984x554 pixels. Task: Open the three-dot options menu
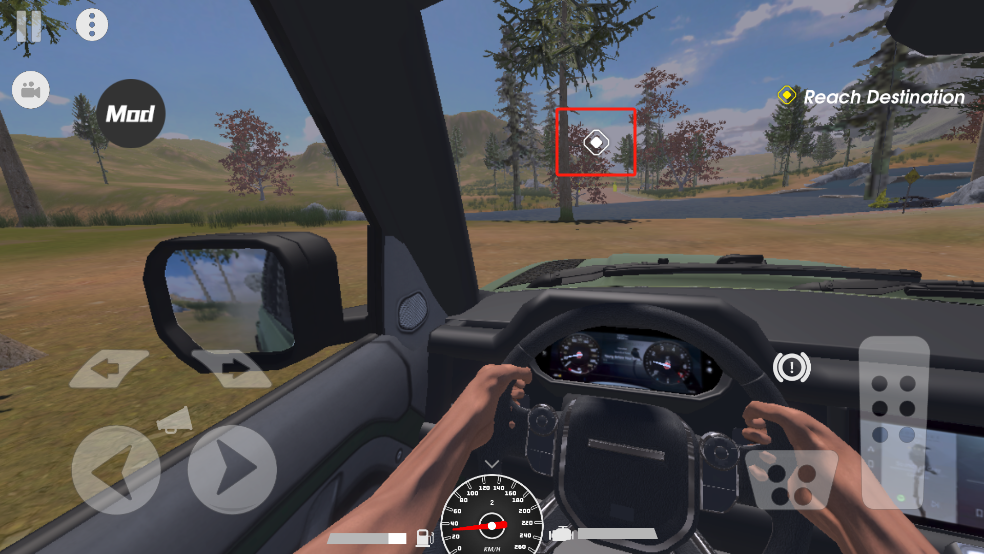point(92,25)
